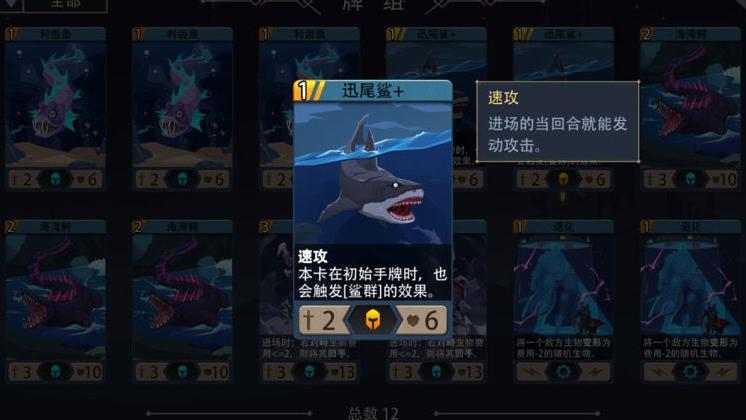The image size is (746, 420).
Task: Select the enlarged 迅尾鲨+ card
Action: click(372, 210)
